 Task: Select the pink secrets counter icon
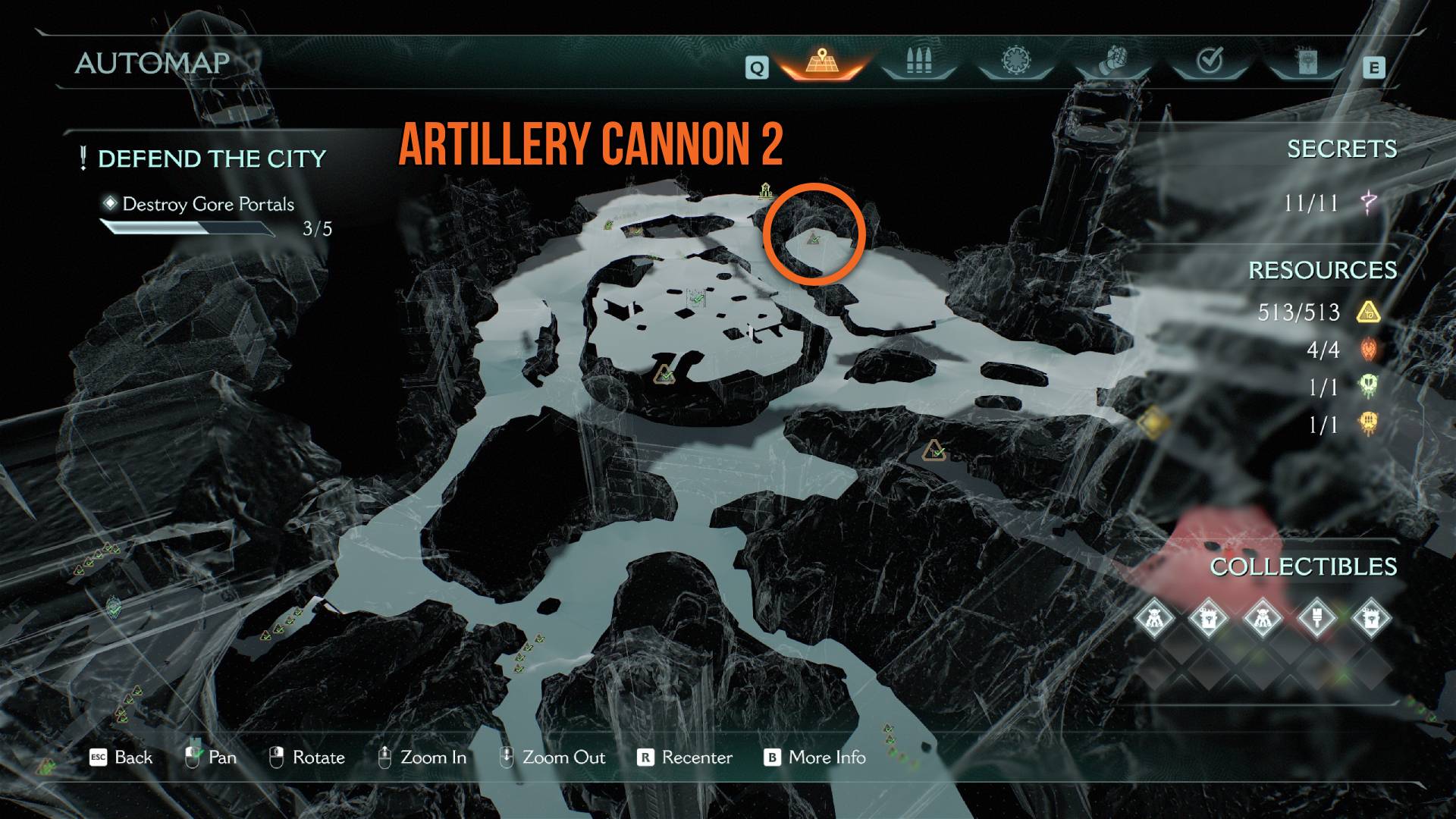(1369, 202)
